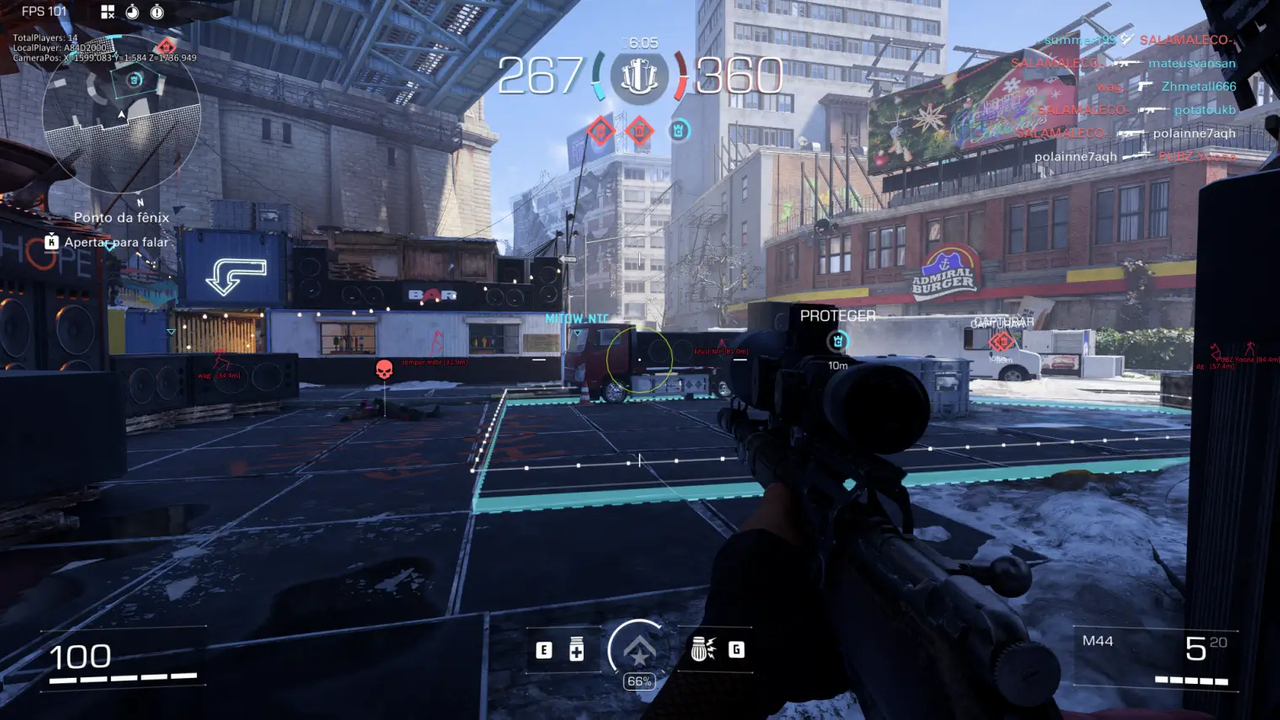
Task: Click the grid squares icon beside FPS counter
Action: (108, 12)
